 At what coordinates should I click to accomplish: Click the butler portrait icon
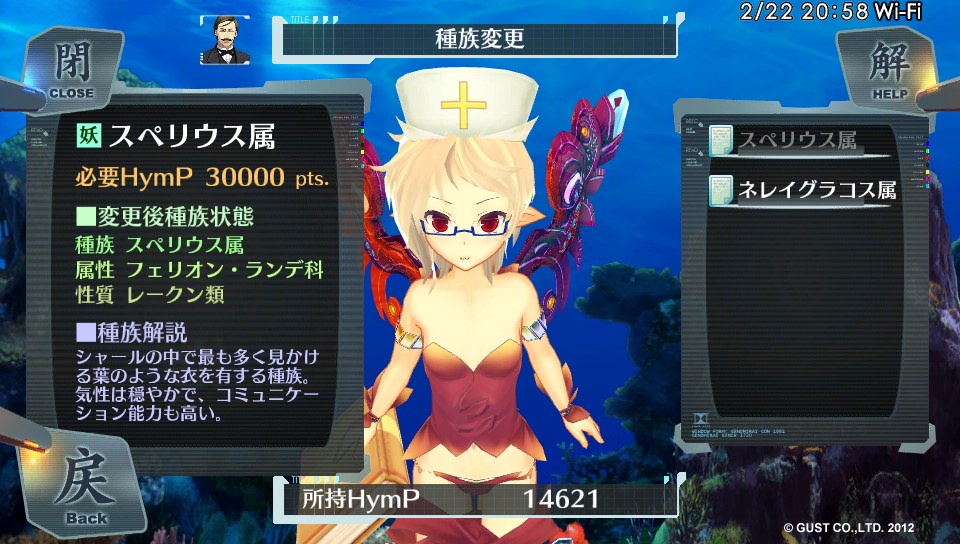(224, 40)
